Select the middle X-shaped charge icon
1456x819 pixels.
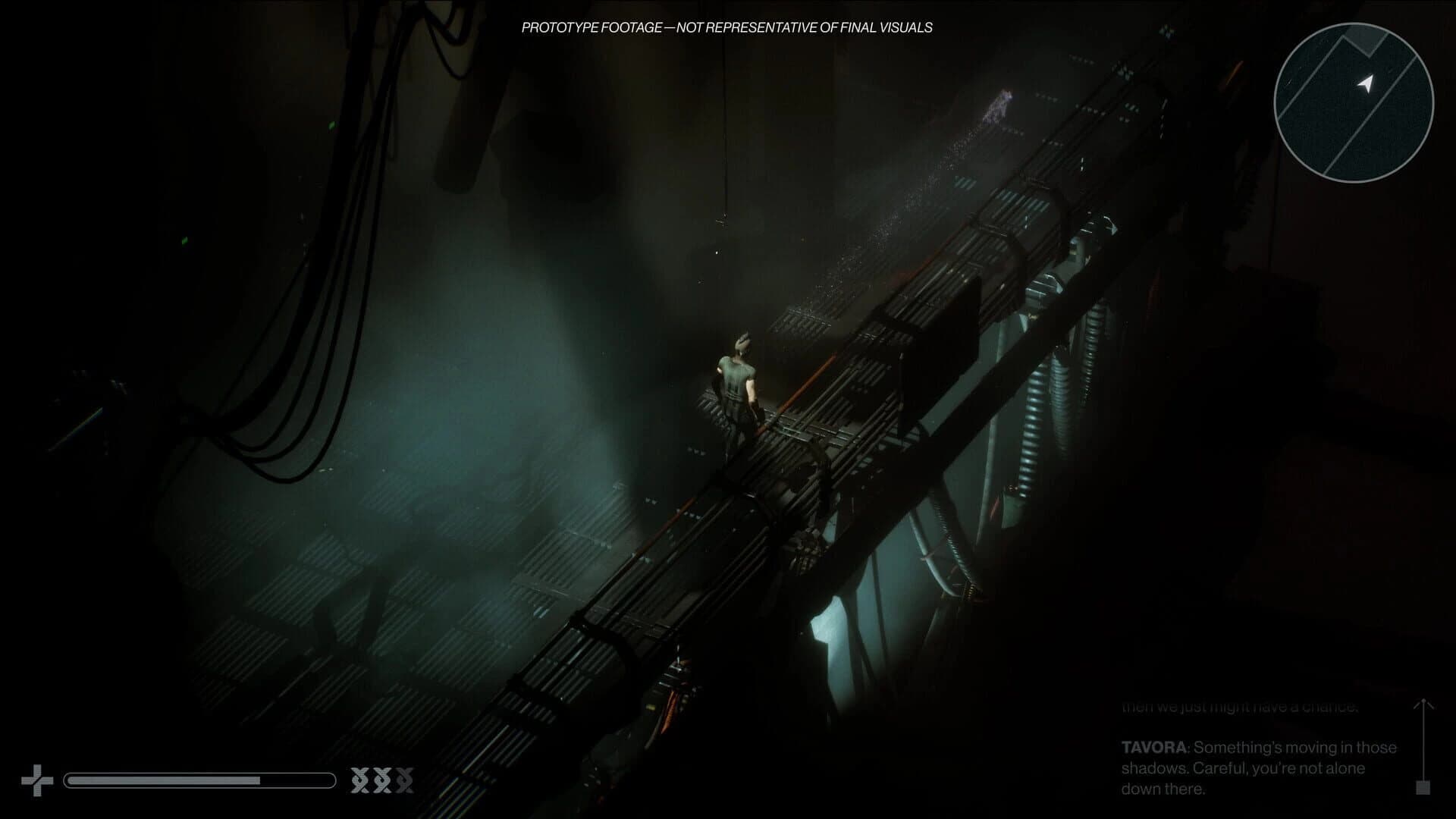pos(382,780)
